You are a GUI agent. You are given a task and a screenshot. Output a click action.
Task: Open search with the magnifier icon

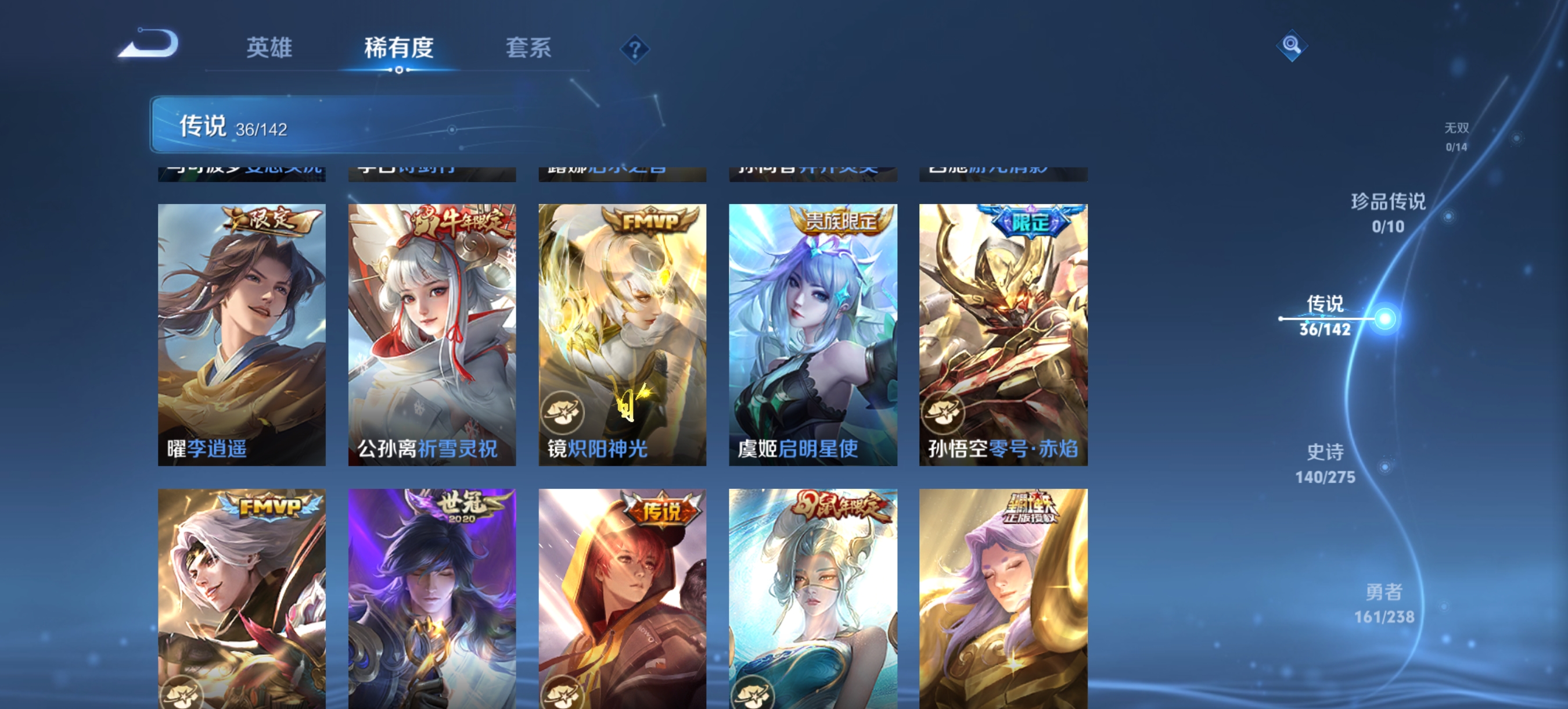point(1292,45)
